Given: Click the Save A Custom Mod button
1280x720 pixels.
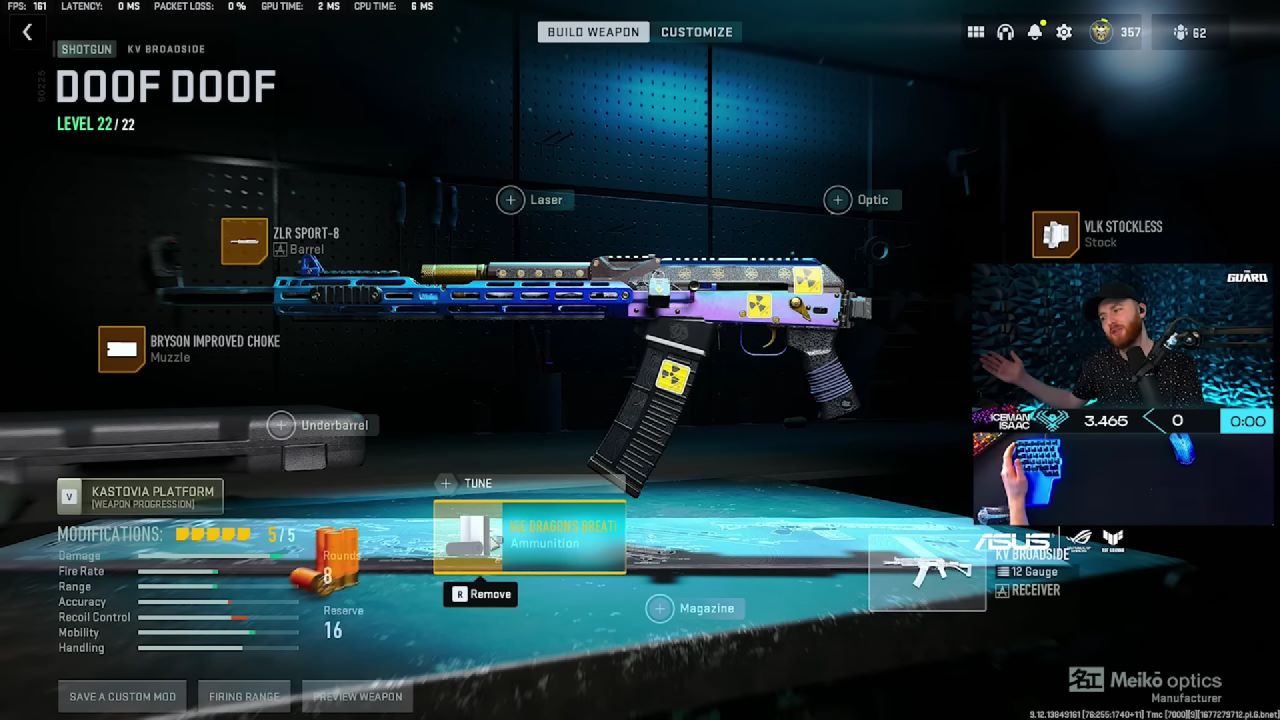Looking at the screenshot, I should point(122,696).
